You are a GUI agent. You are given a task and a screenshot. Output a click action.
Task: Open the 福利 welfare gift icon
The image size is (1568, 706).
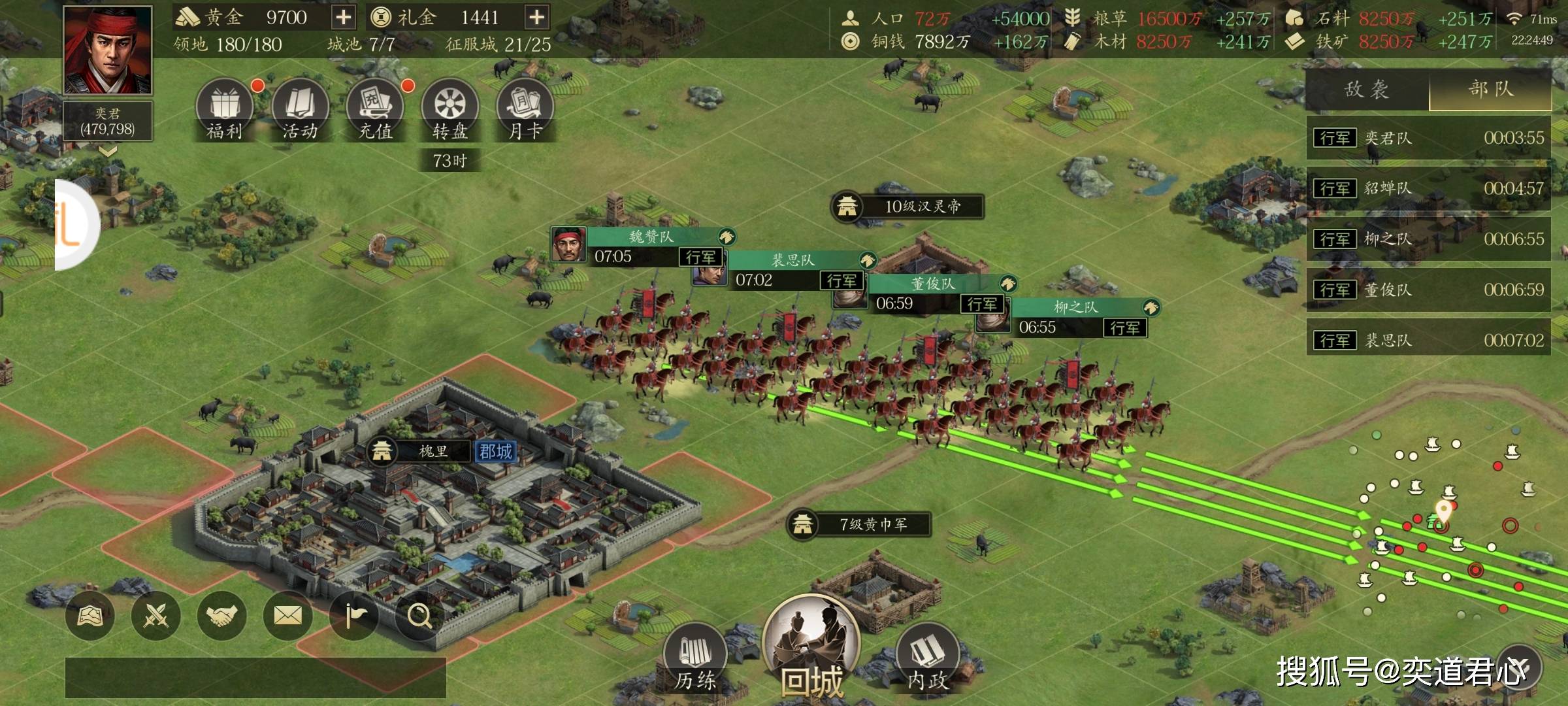224,110
